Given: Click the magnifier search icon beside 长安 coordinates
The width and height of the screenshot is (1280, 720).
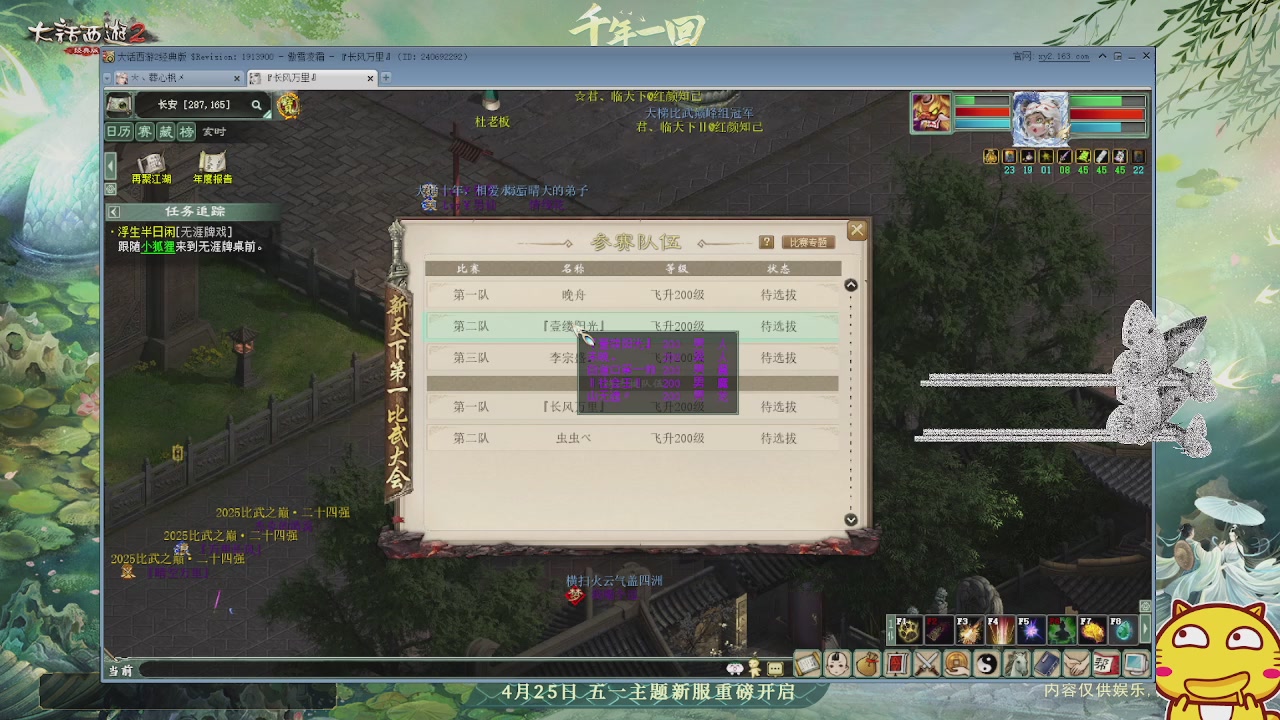Looking at the screenshot, I should [x=257, y=105].
